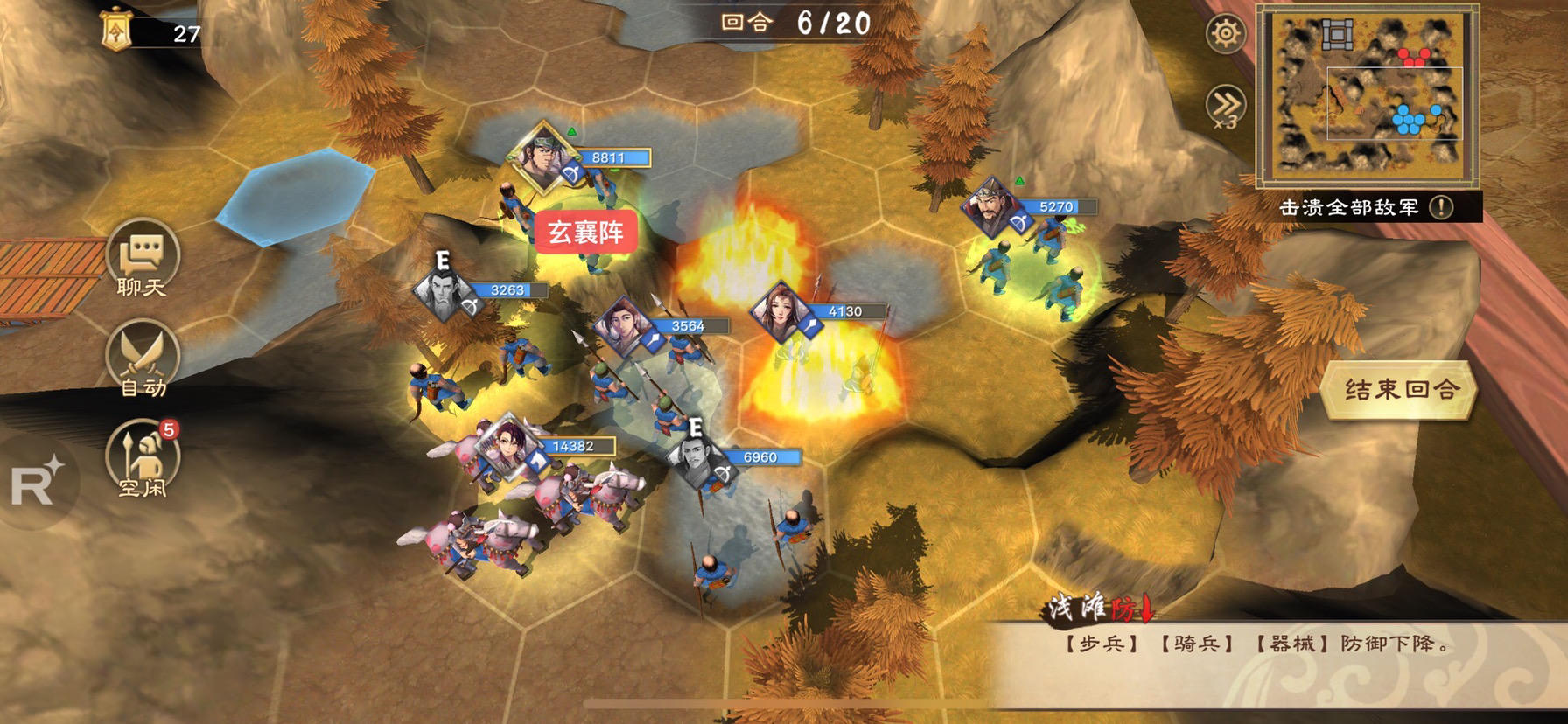Screen dimensions: 1568x724
Task: Select the greyed general with 3263 troops
Action: pos(443,292)
